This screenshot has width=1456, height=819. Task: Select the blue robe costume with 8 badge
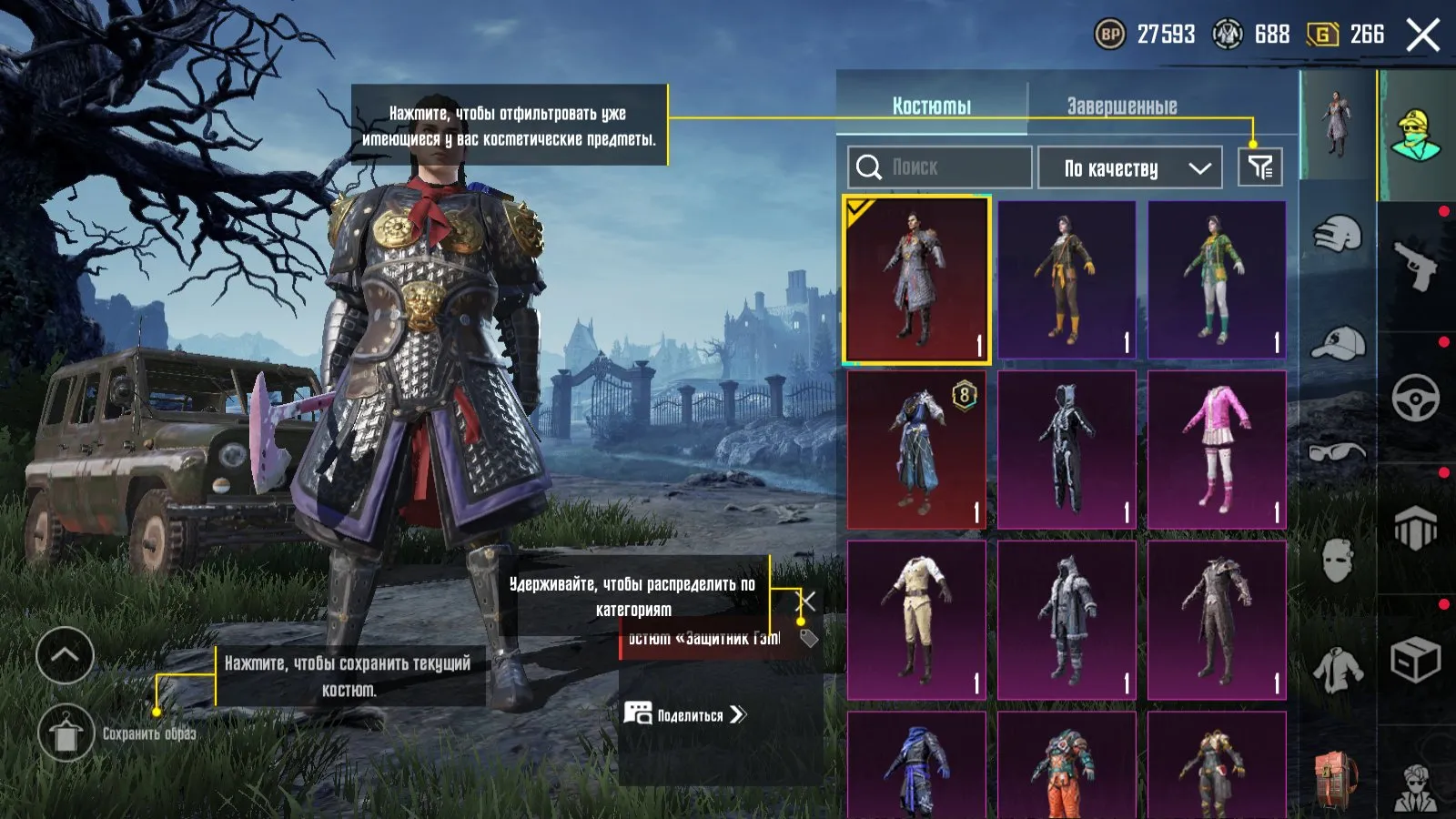coord(916,450)
